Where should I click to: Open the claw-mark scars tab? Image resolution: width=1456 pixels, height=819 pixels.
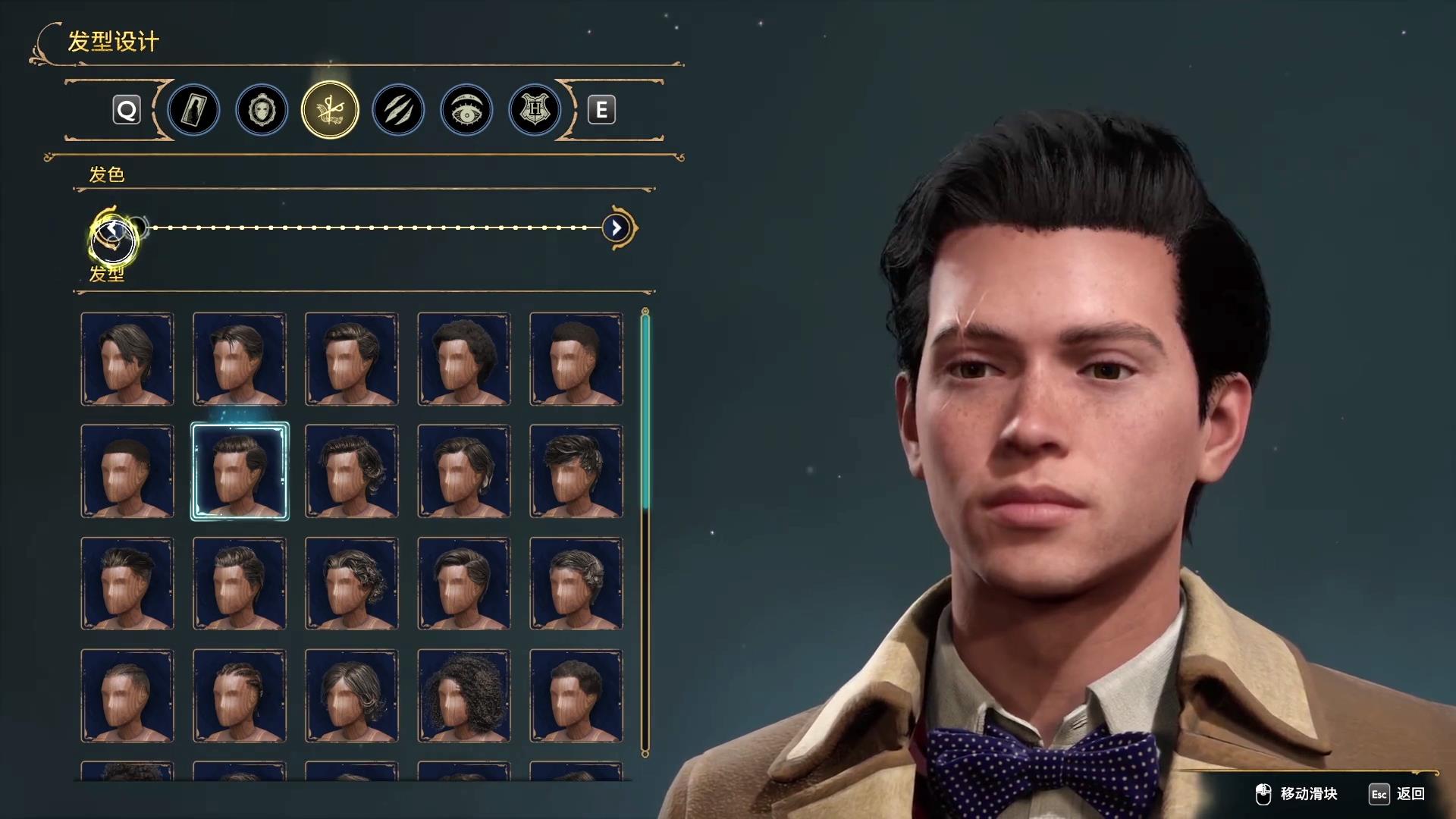click(398, 111)
